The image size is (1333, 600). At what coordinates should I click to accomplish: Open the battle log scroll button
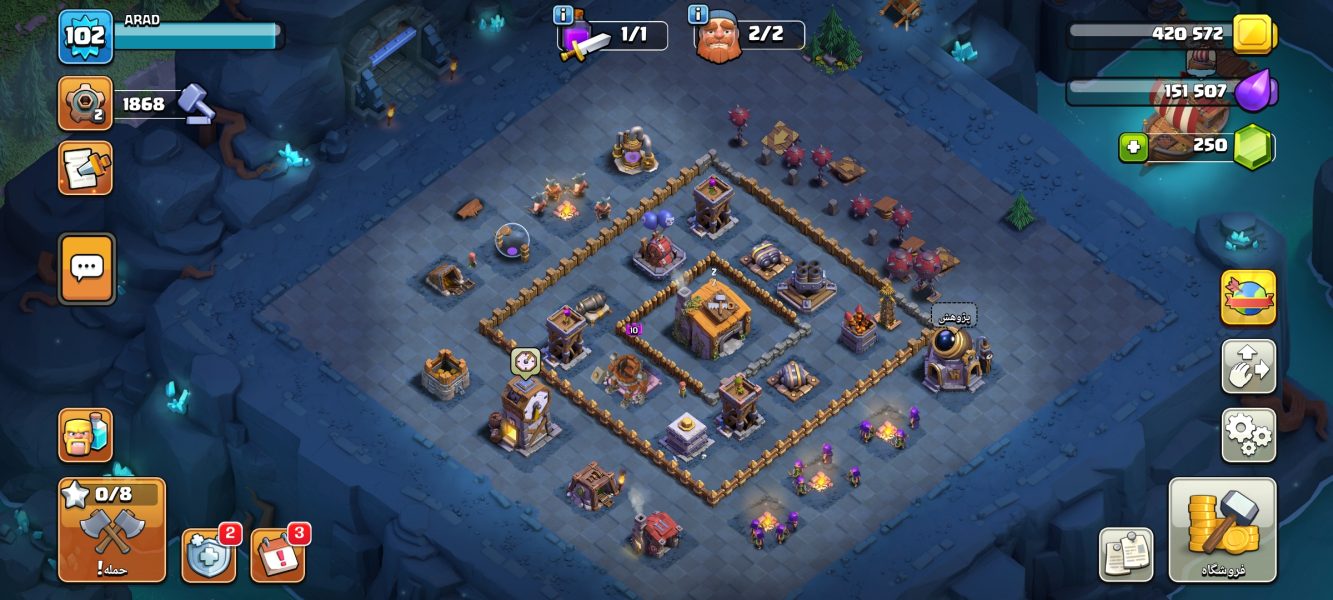click(85, 168)
